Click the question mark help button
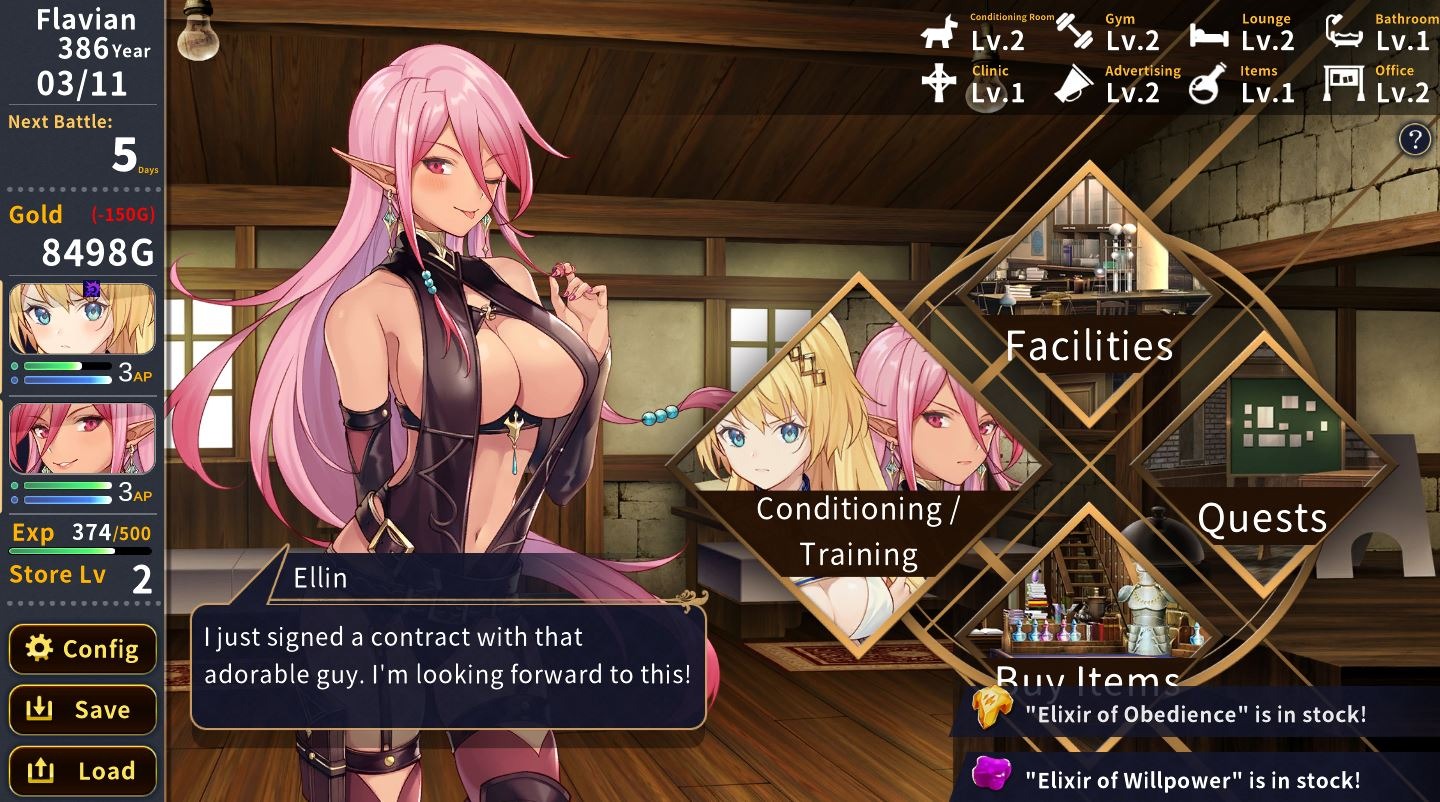Screen dimensions: 1440x802 pos(1414,139)
